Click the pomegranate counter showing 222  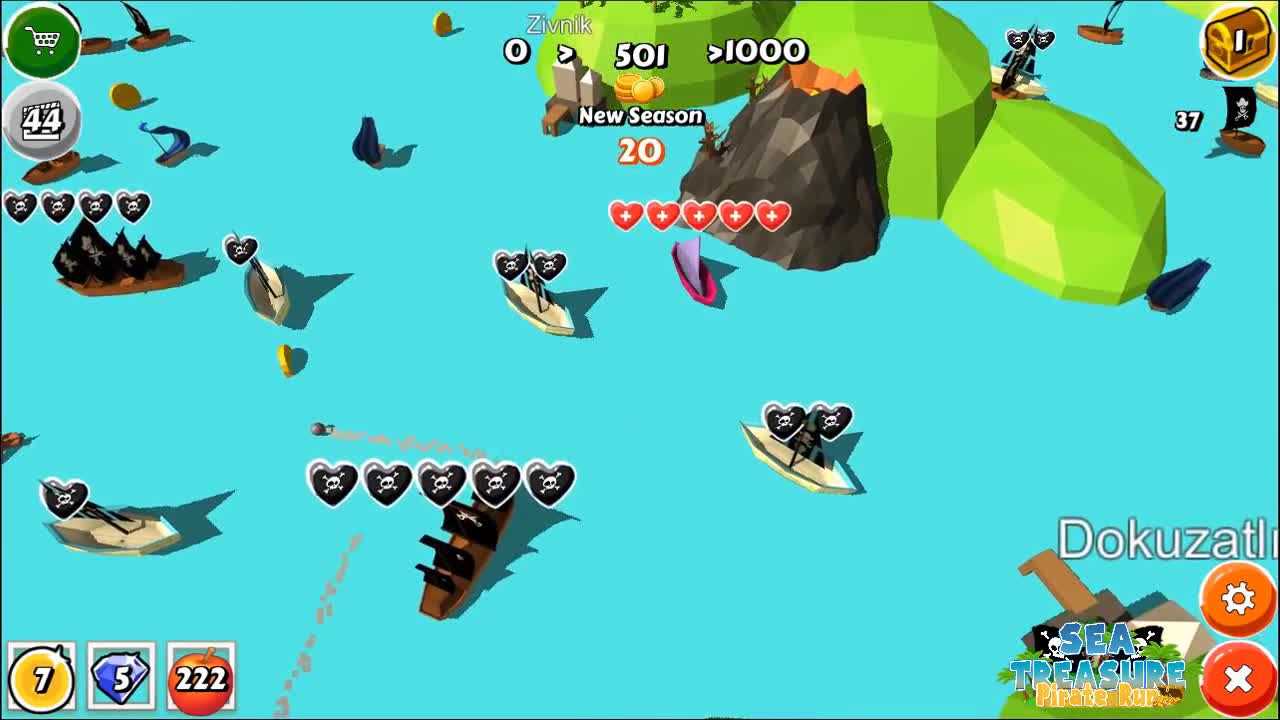200,678
